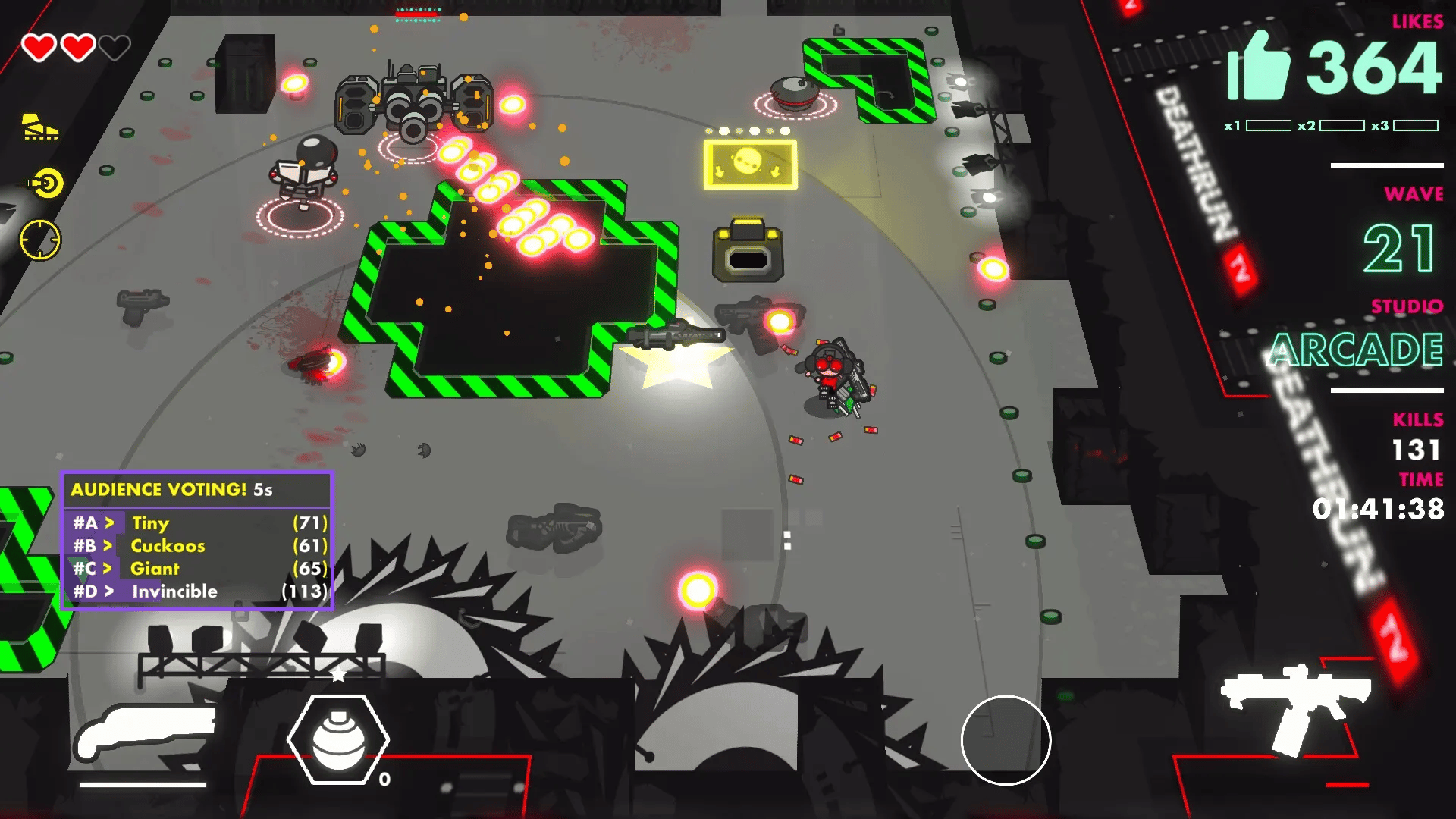The height and width of the screenshot is (819, 1456).
Task: Click the yellow speed boot perk icon
Action: [x=40, y=127]
